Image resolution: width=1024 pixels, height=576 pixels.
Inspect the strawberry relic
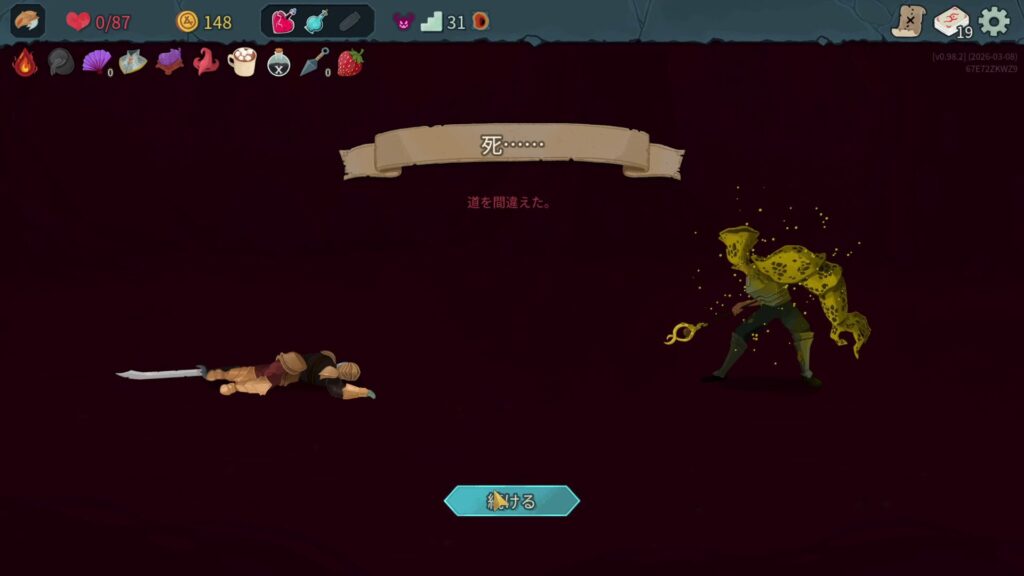(350, 62)
